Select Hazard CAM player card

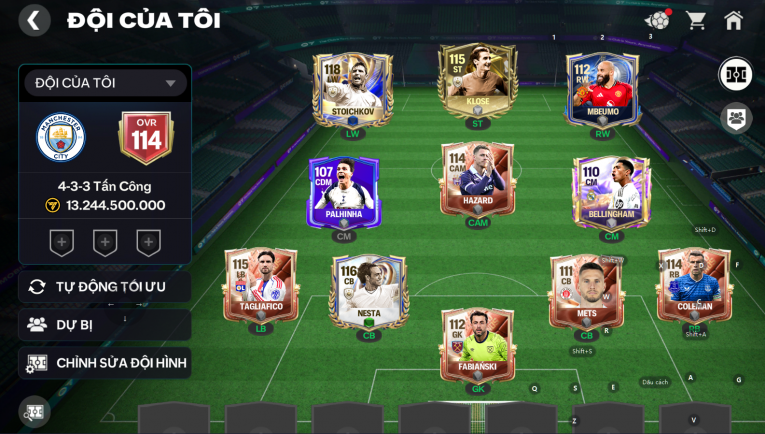coord(477,180)
